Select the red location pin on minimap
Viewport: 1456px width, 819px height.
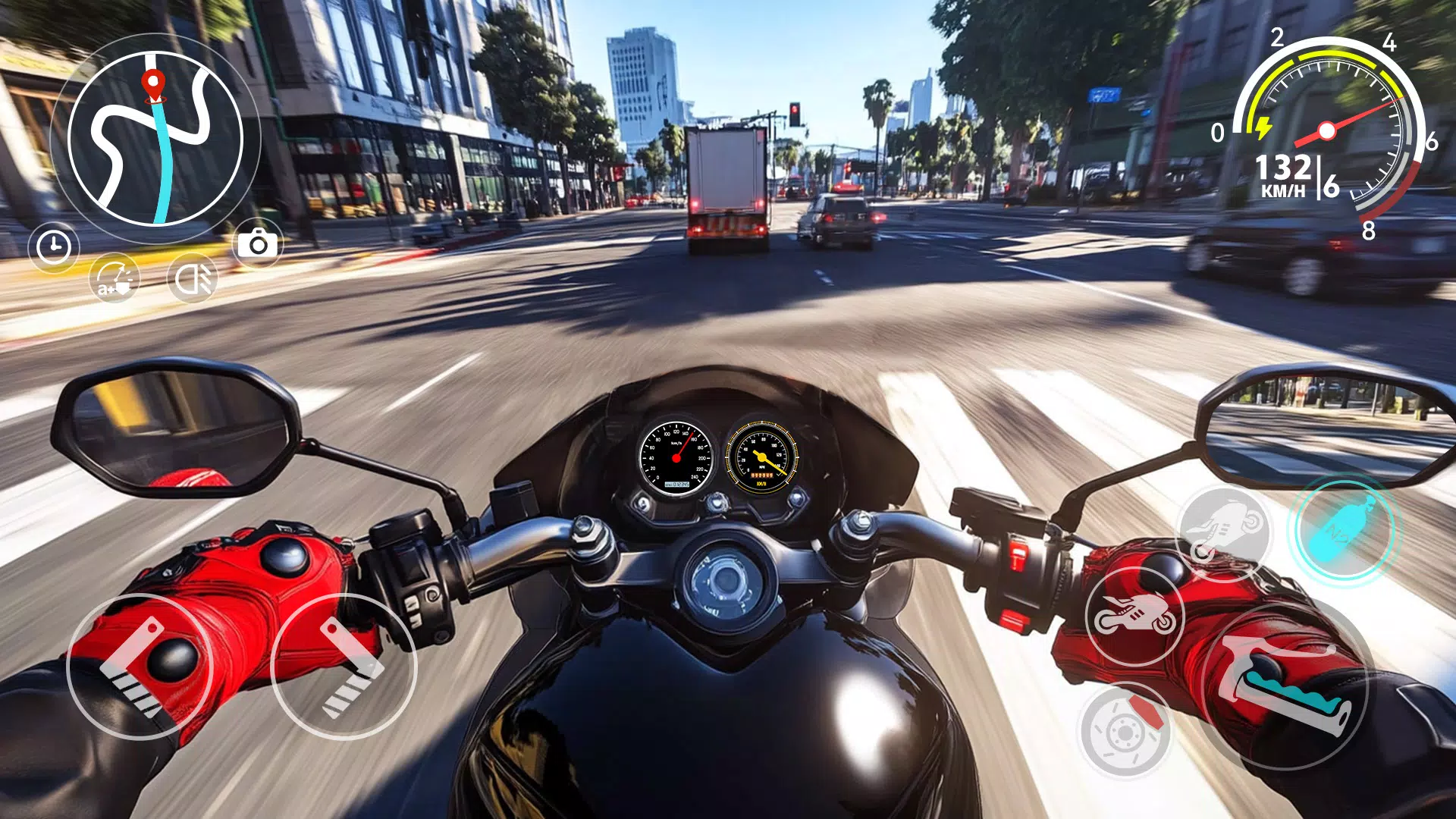point(155,83)
